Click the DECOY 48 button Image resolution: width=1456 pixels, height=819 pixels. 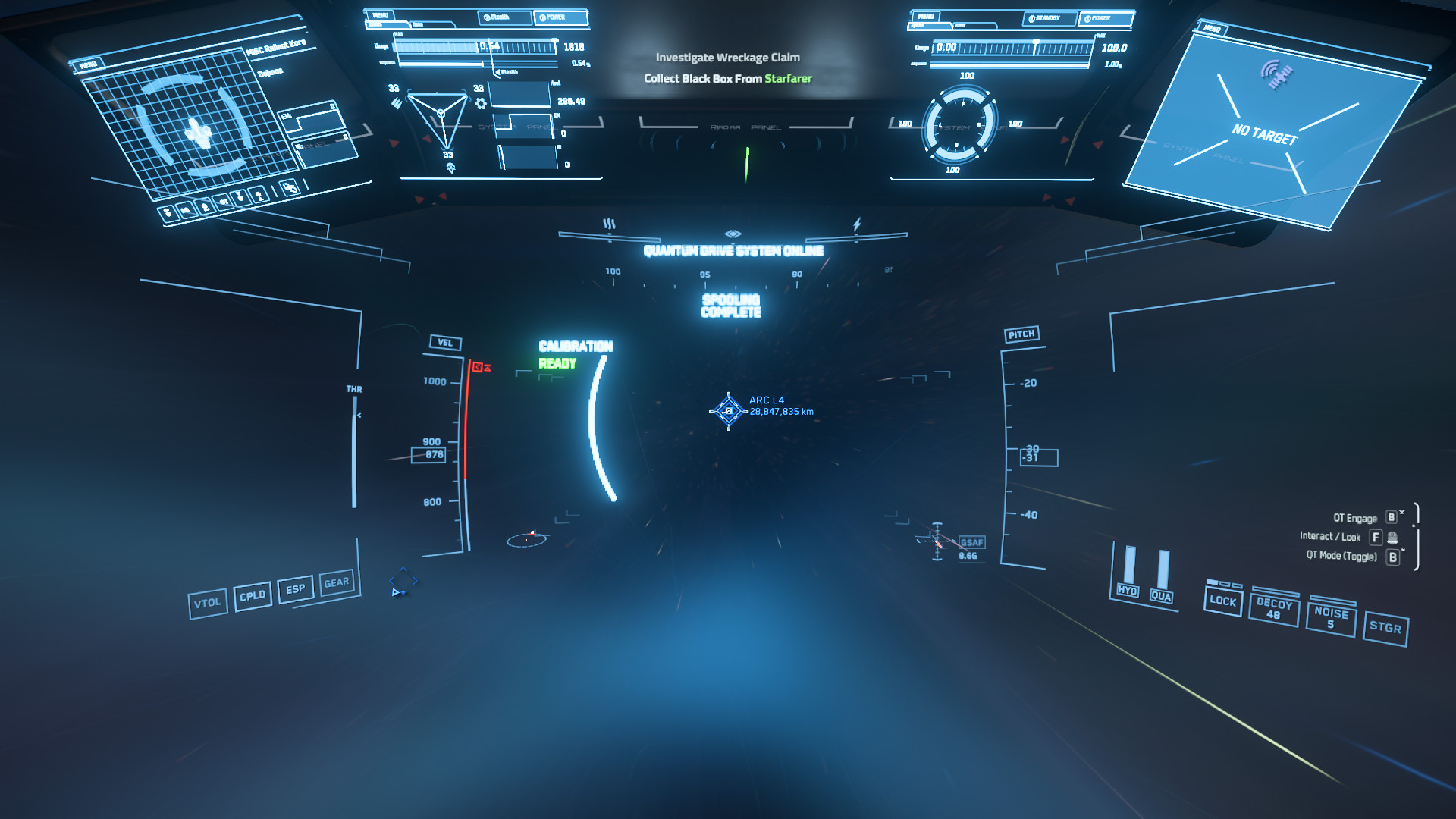tap(1274, 610)
